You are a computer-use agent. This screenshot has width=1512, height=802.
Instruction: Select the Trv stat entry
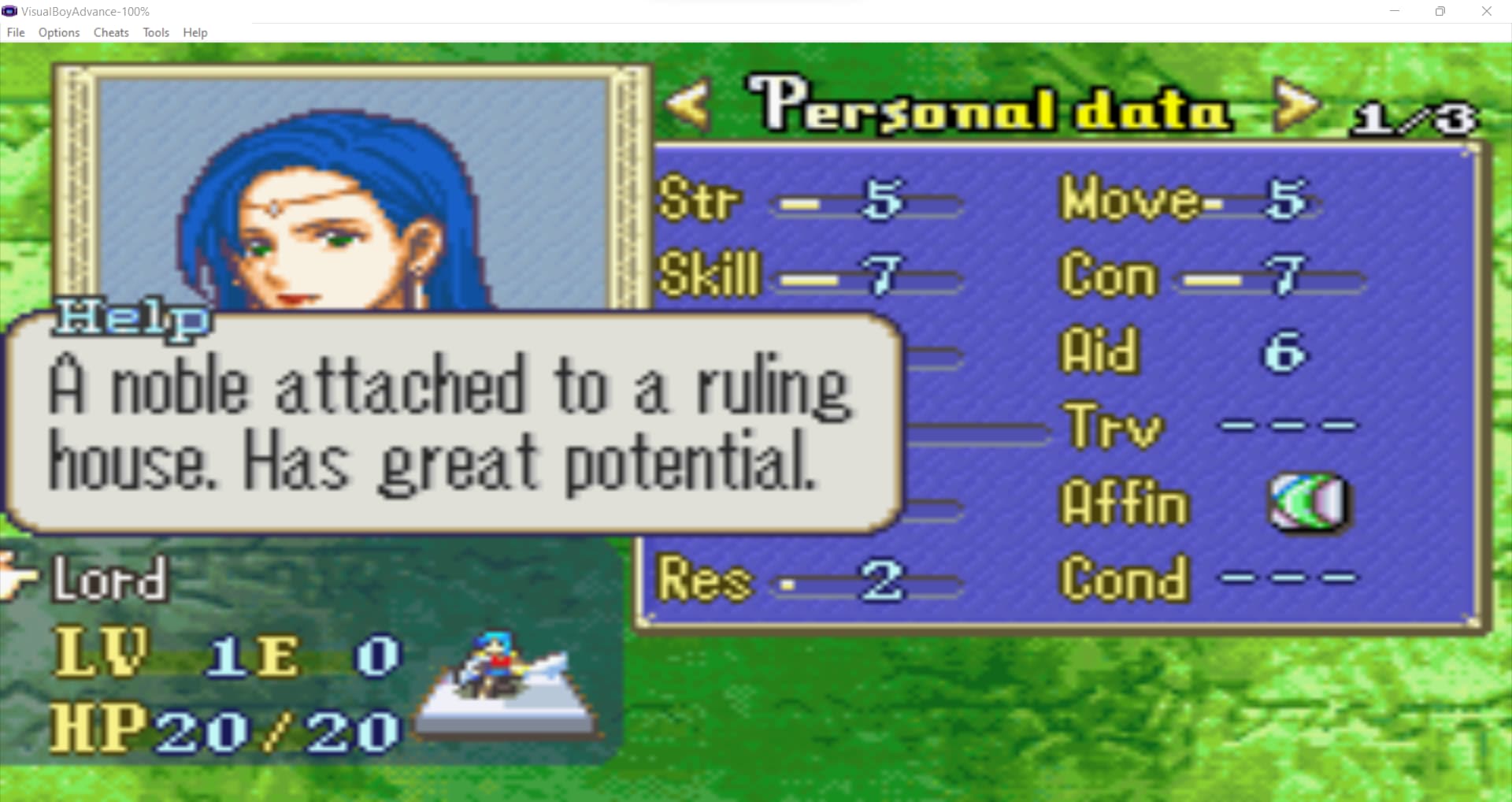click(1114, 426)
